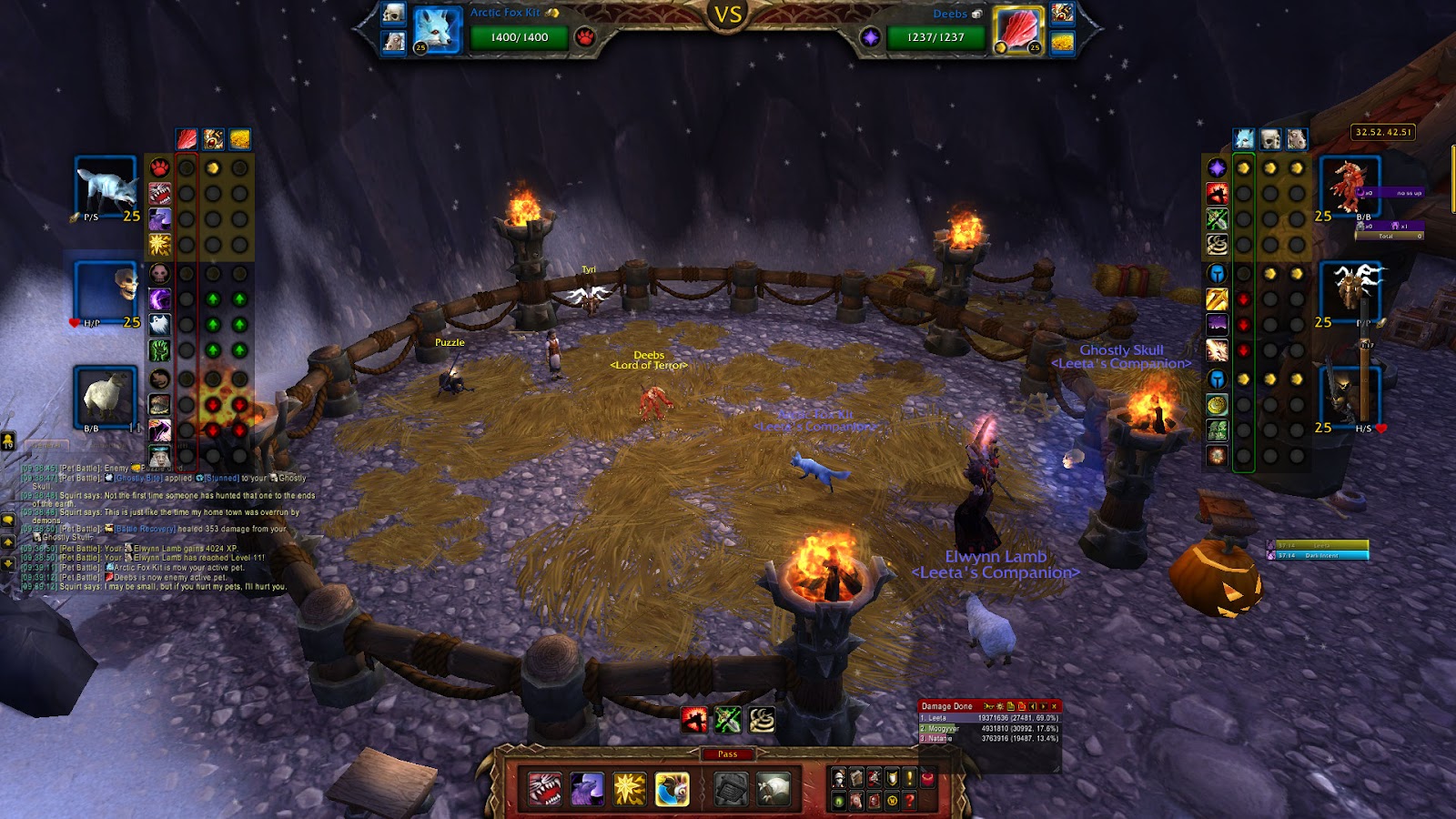Use the highlighted rabbit-and-arrow ability
This screenshot has height=819, width=1456.
click(x=672, y=789)
